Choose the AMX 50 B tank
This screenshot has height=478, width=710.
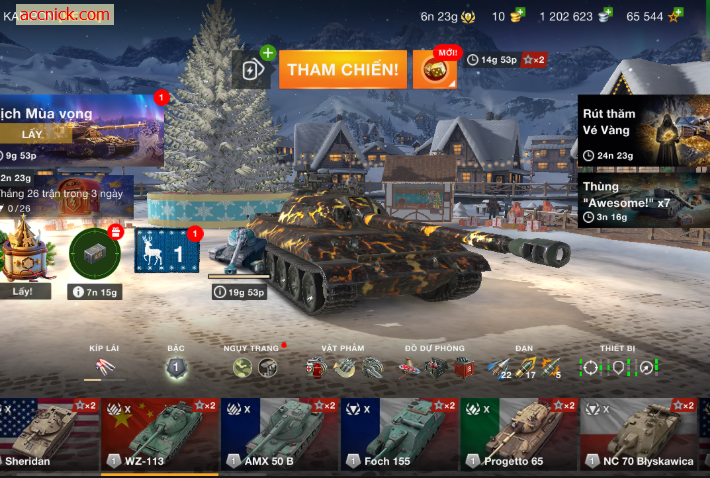click(x=280, y=435)
